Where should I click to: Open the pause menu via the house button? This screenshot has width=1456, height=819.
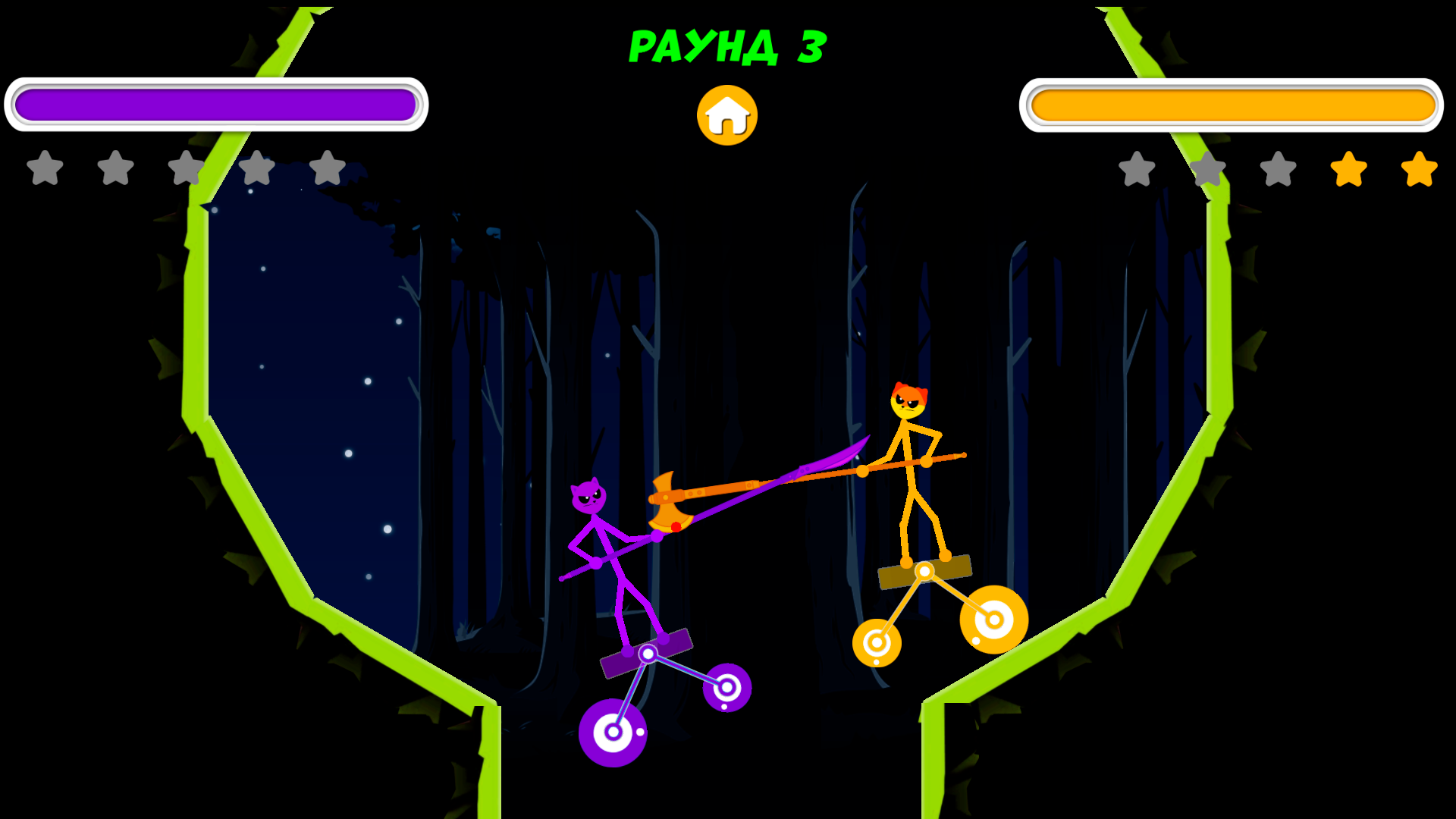coord(726,114)
